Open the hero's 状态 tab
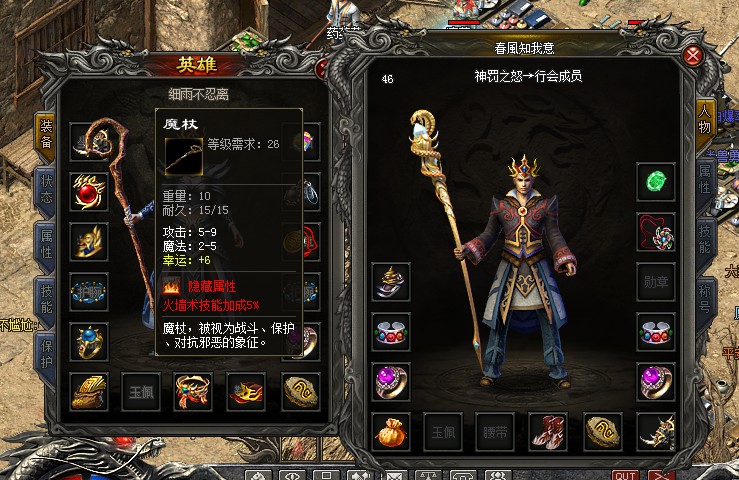The height and width of the screenshot is (480, 739). [x=46, y=190]
